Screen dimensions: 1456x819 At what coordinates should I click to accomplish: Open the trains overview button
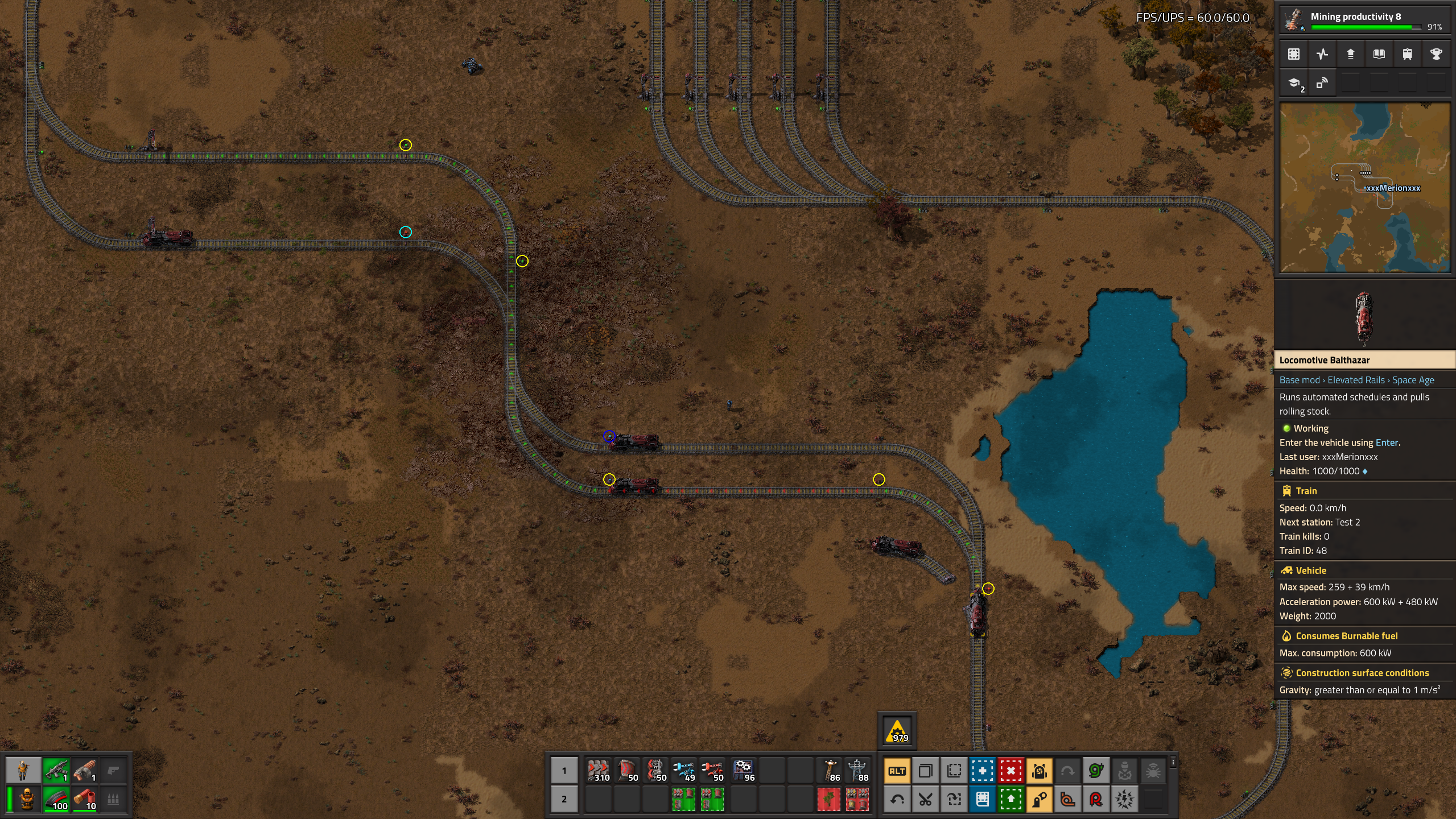pos(1407,54)
